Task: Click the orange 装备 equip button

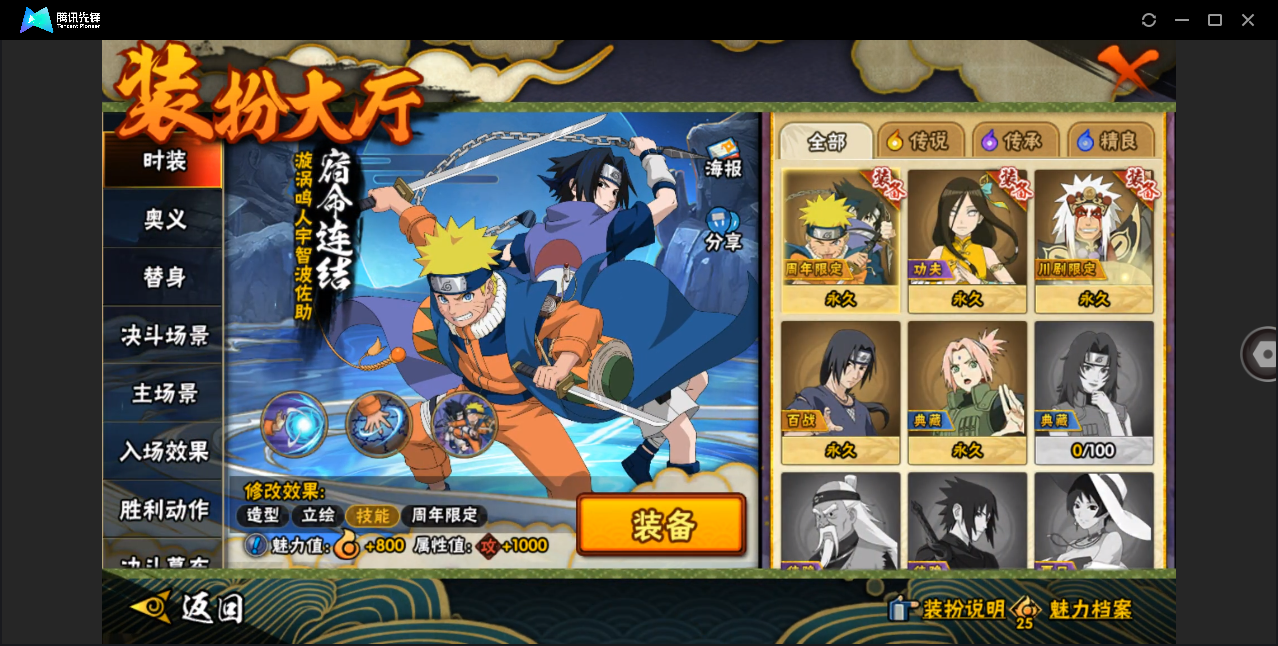Action: [x=661, y=524]
